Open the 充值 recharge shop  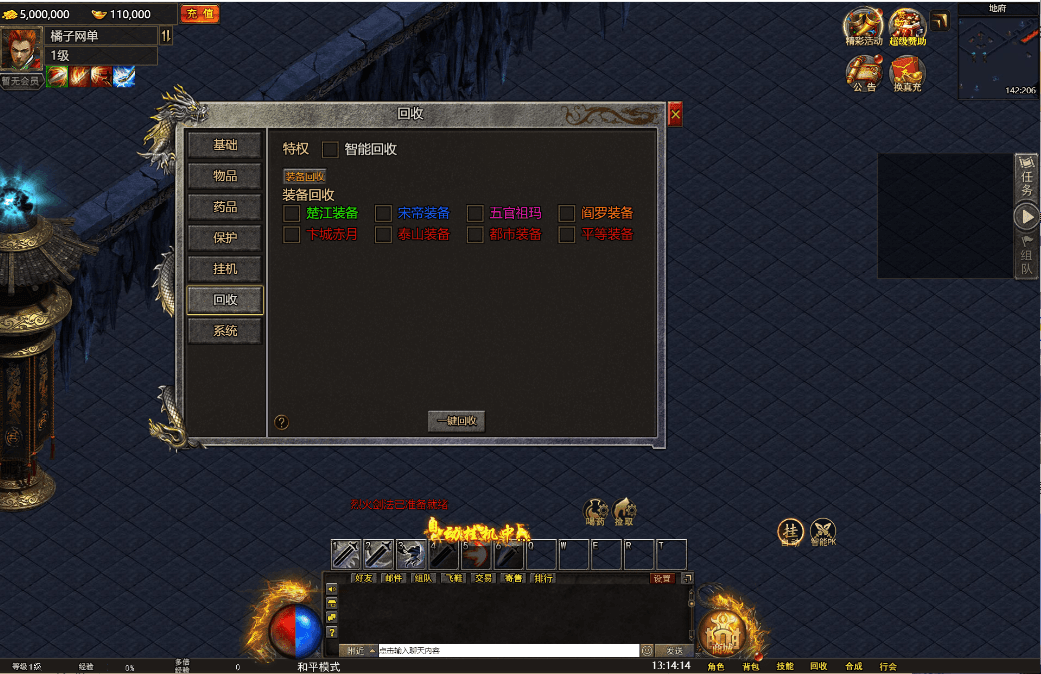click(x=199, y=14)
